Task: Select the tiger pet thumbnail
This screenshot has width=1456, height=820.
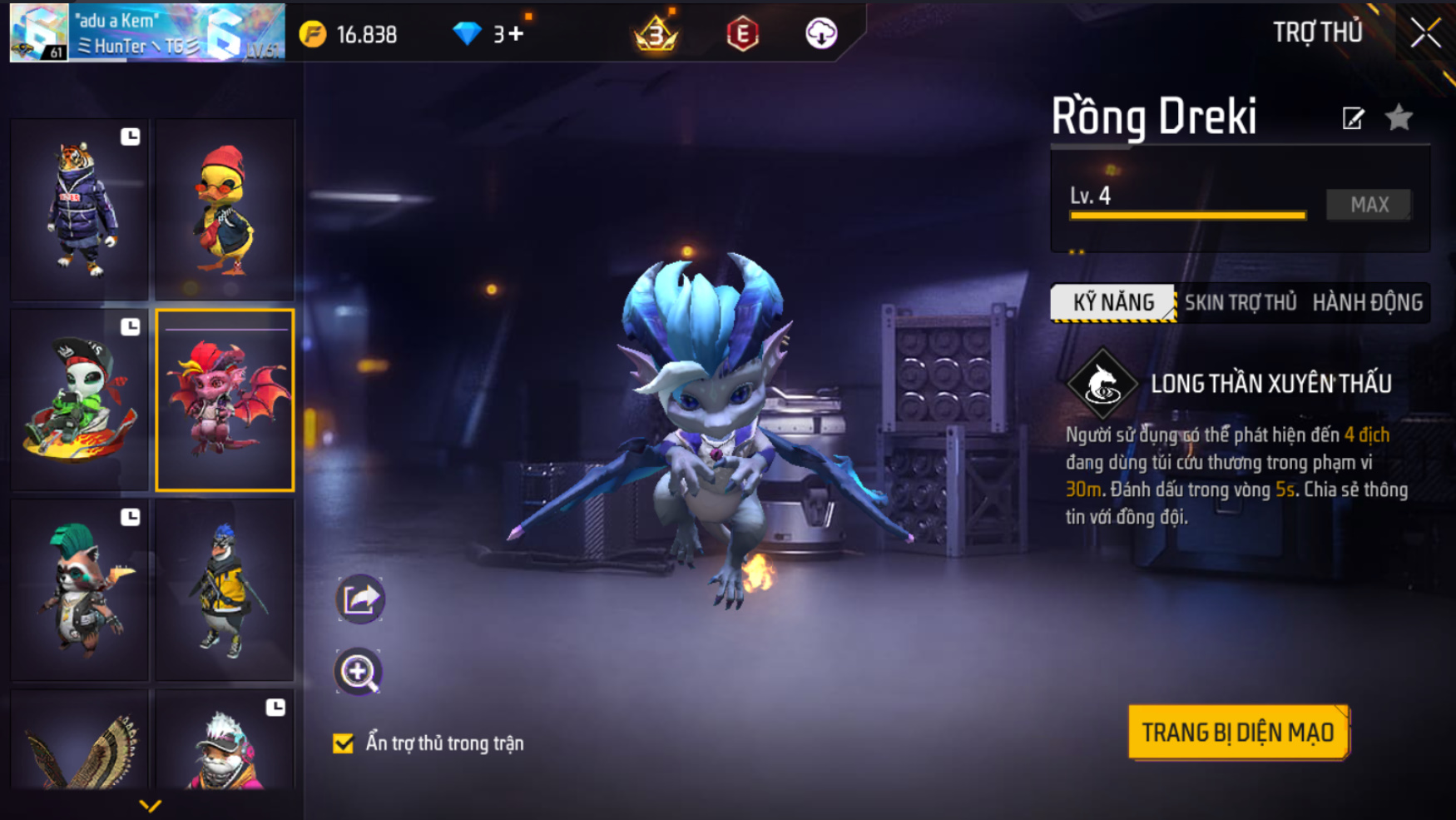Action: [x=79, y=209]
